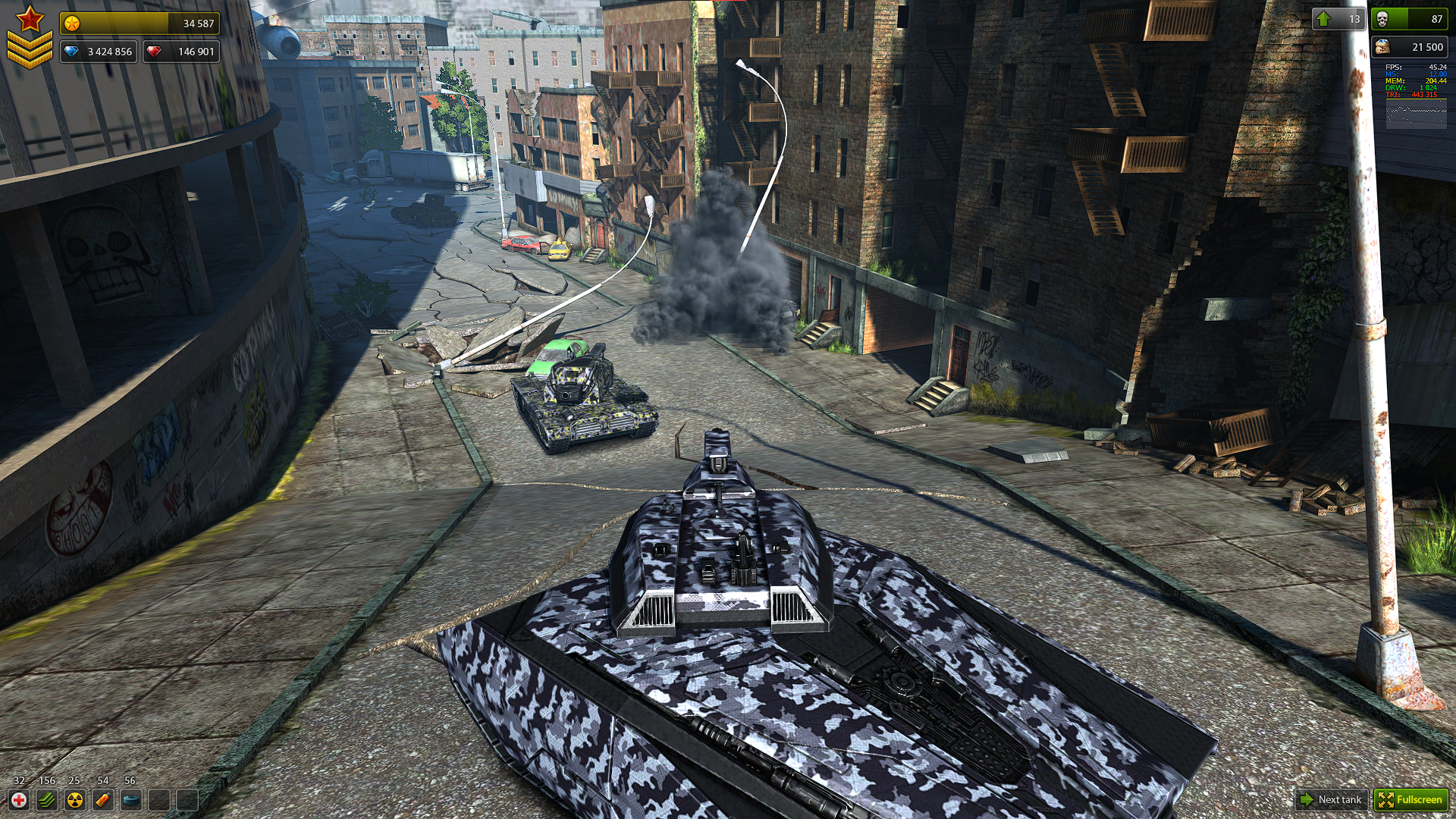Click the first empty supply slot
The image size is (1456, 819).
158,800
